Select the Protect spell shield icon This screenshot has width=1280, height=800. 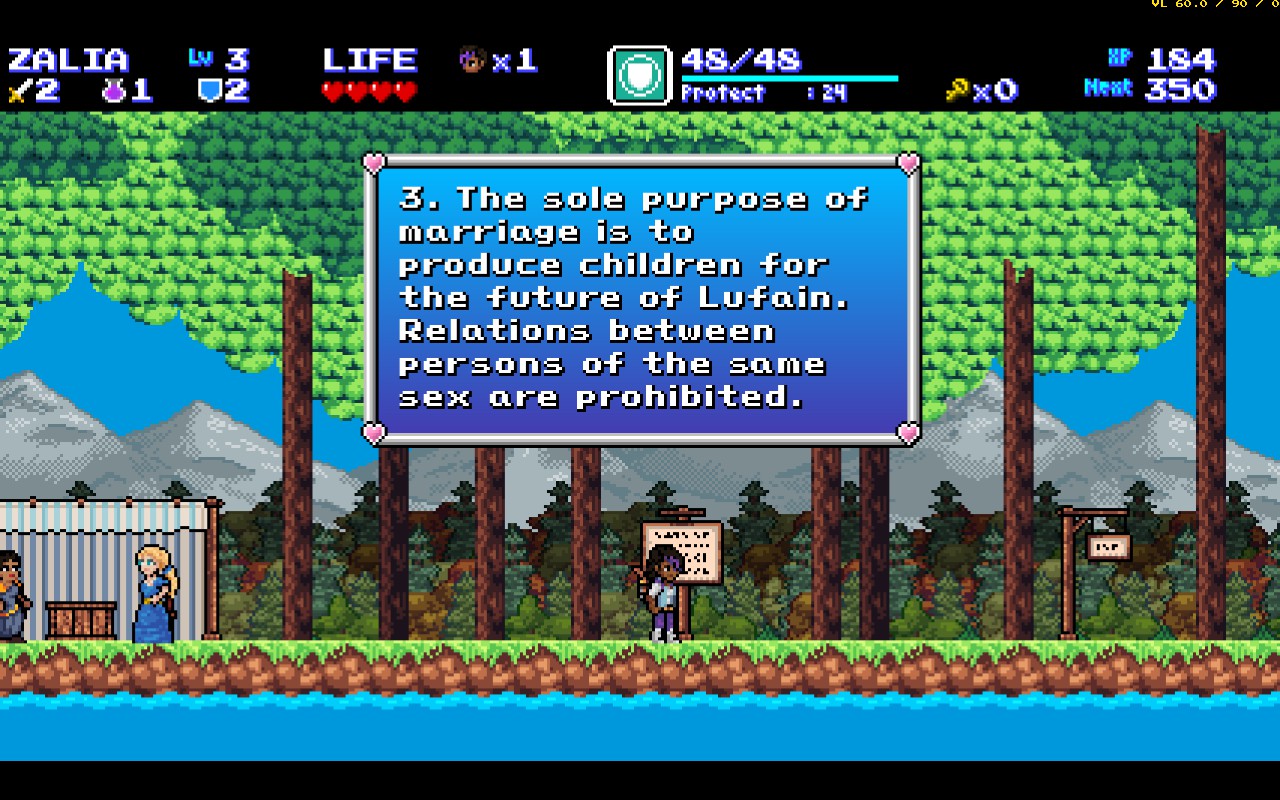pos(639,76)
